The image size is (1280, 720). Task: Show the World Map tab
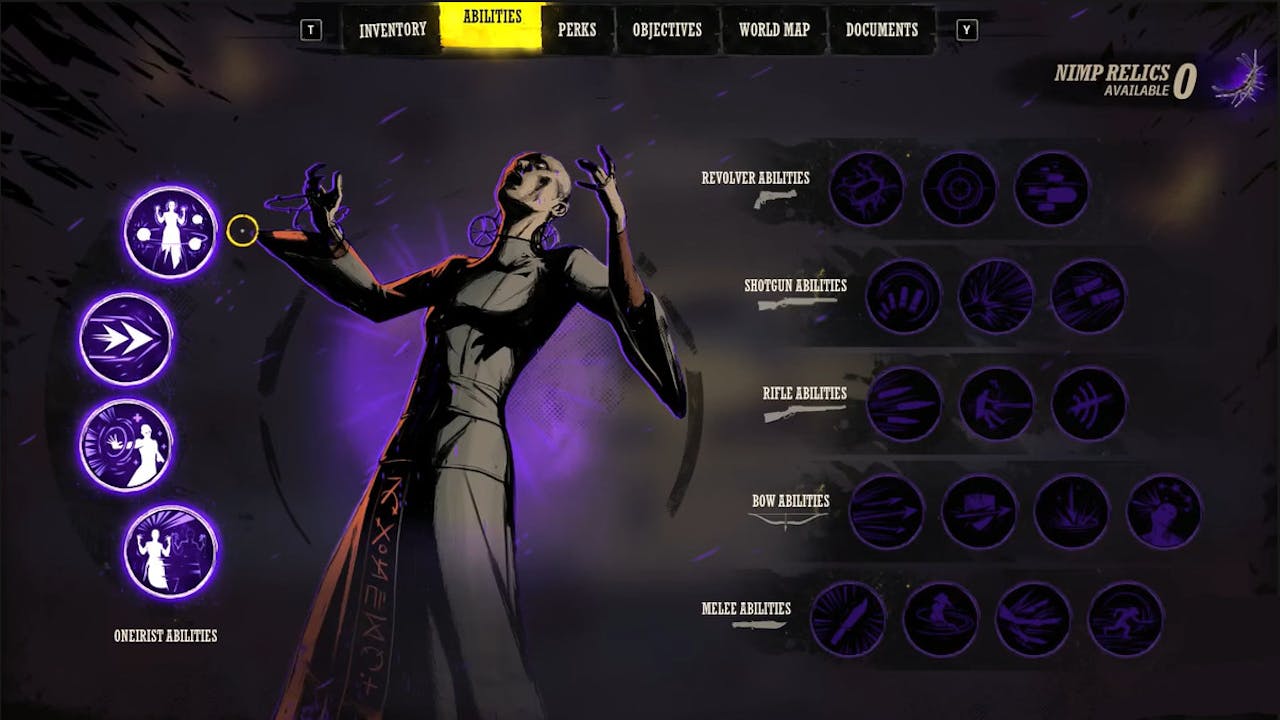tap(774, 30)
